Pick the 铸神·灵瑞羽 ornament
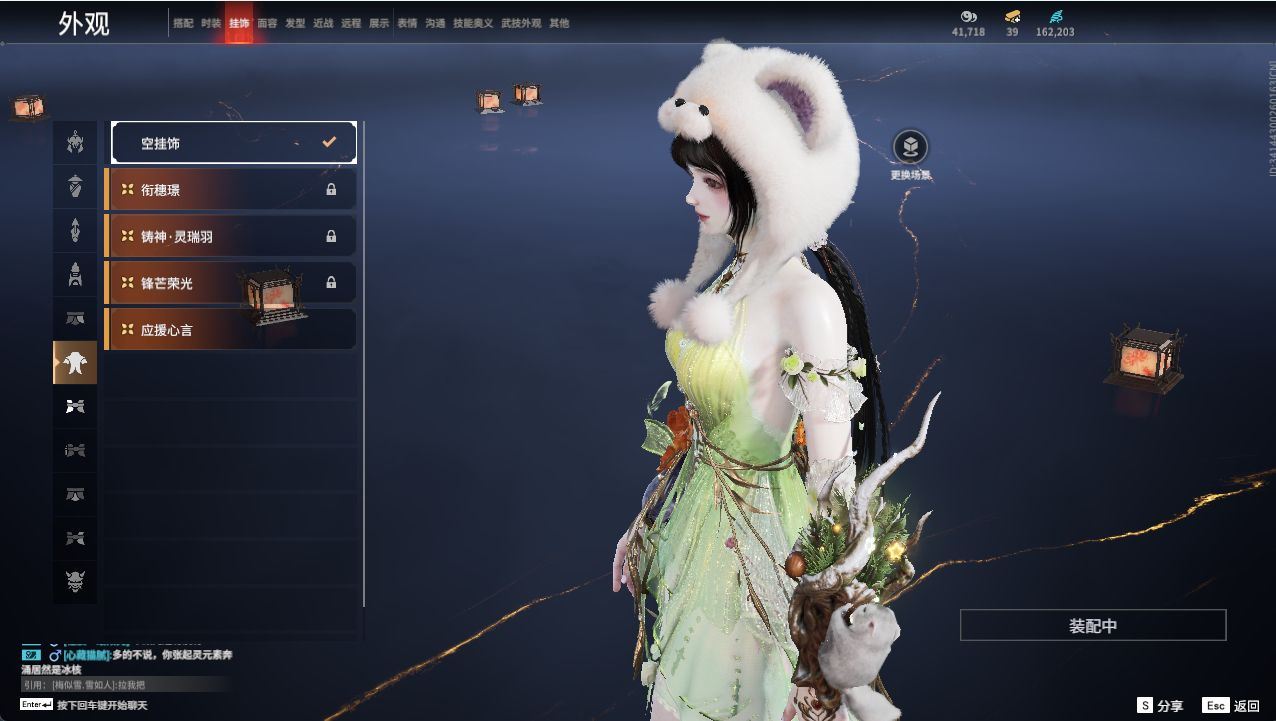 [x=231, y=237]
